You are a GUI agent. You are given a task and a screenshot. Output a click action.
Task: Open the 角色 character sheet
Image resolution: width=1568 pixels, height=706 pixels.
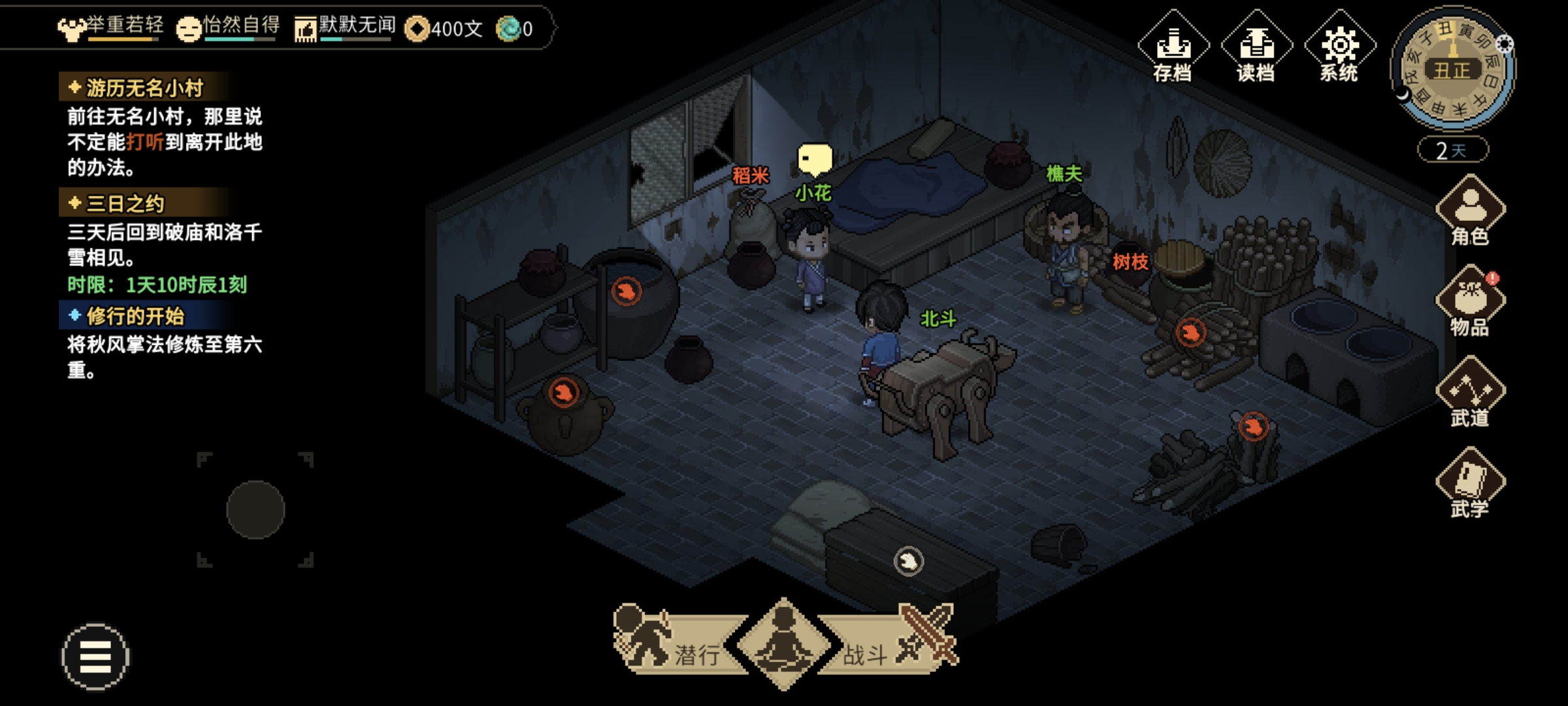[1470, 210]
